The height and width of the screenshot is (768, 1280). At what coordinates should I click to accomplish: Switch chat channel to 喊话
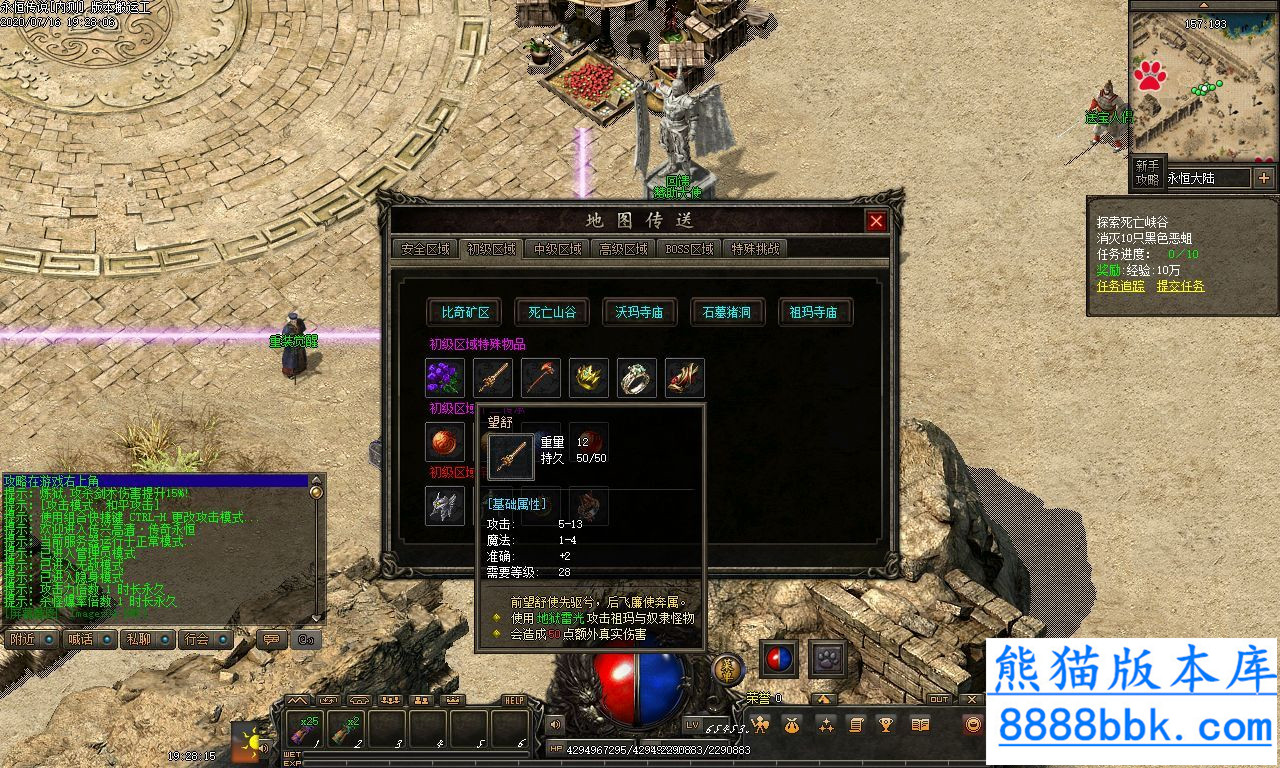[x=80, y=639]
